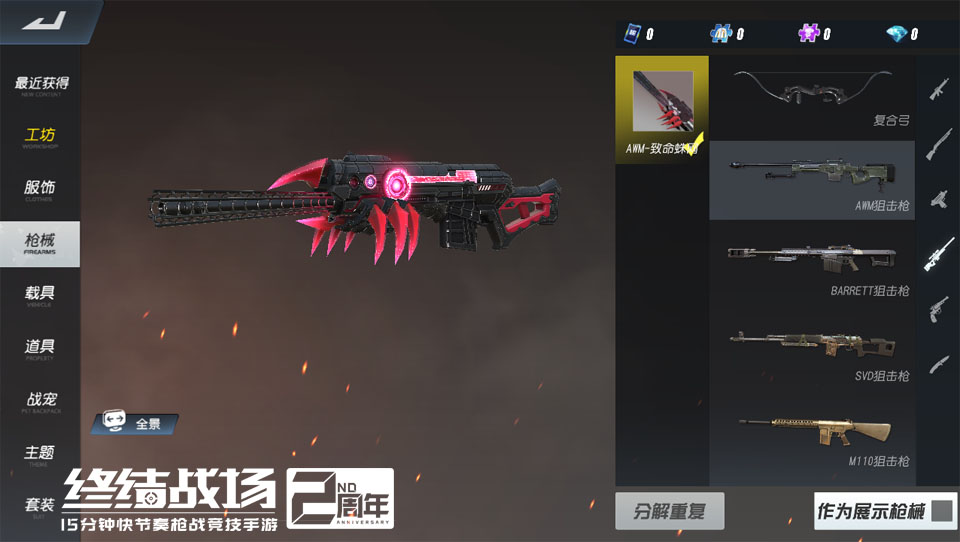Show the revolver pistol weapon type
Image resolution: width=960 pixels, height=542 pixels.
pos(938,307)
